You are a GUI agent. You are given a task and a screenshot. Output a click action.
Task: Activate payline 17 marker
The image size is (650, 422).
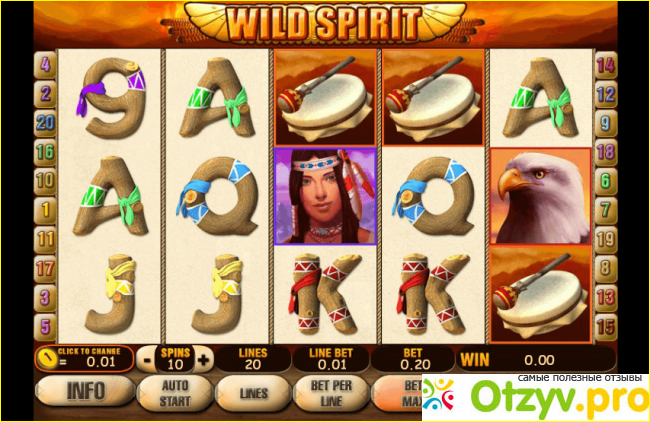45,268
